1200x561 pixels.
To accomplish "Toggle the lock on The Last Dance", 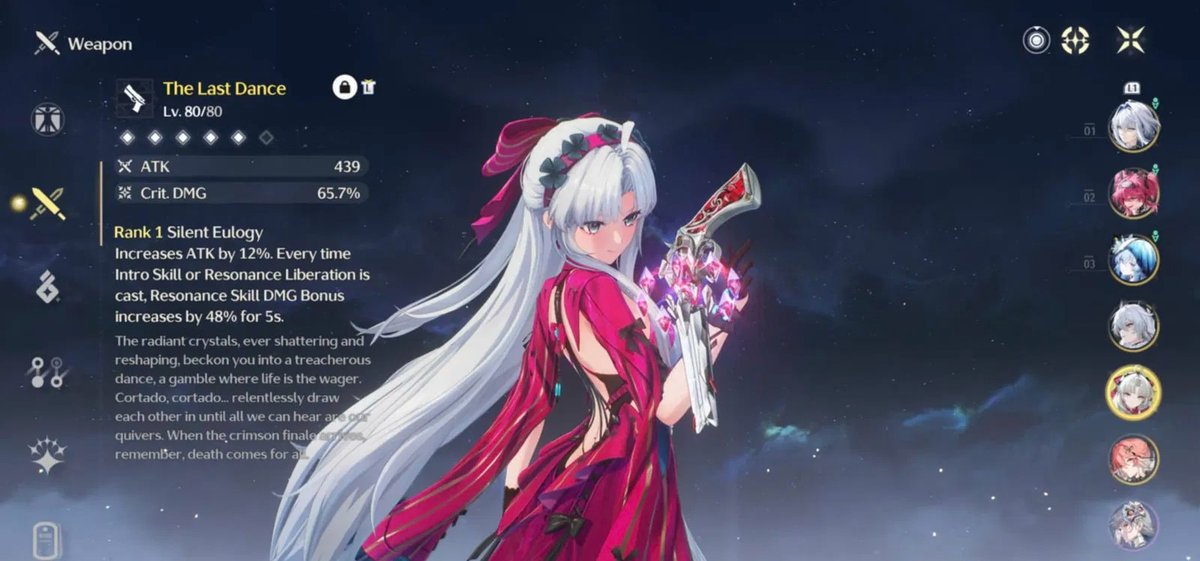I will pyautogui.click(x=345, y=87).
